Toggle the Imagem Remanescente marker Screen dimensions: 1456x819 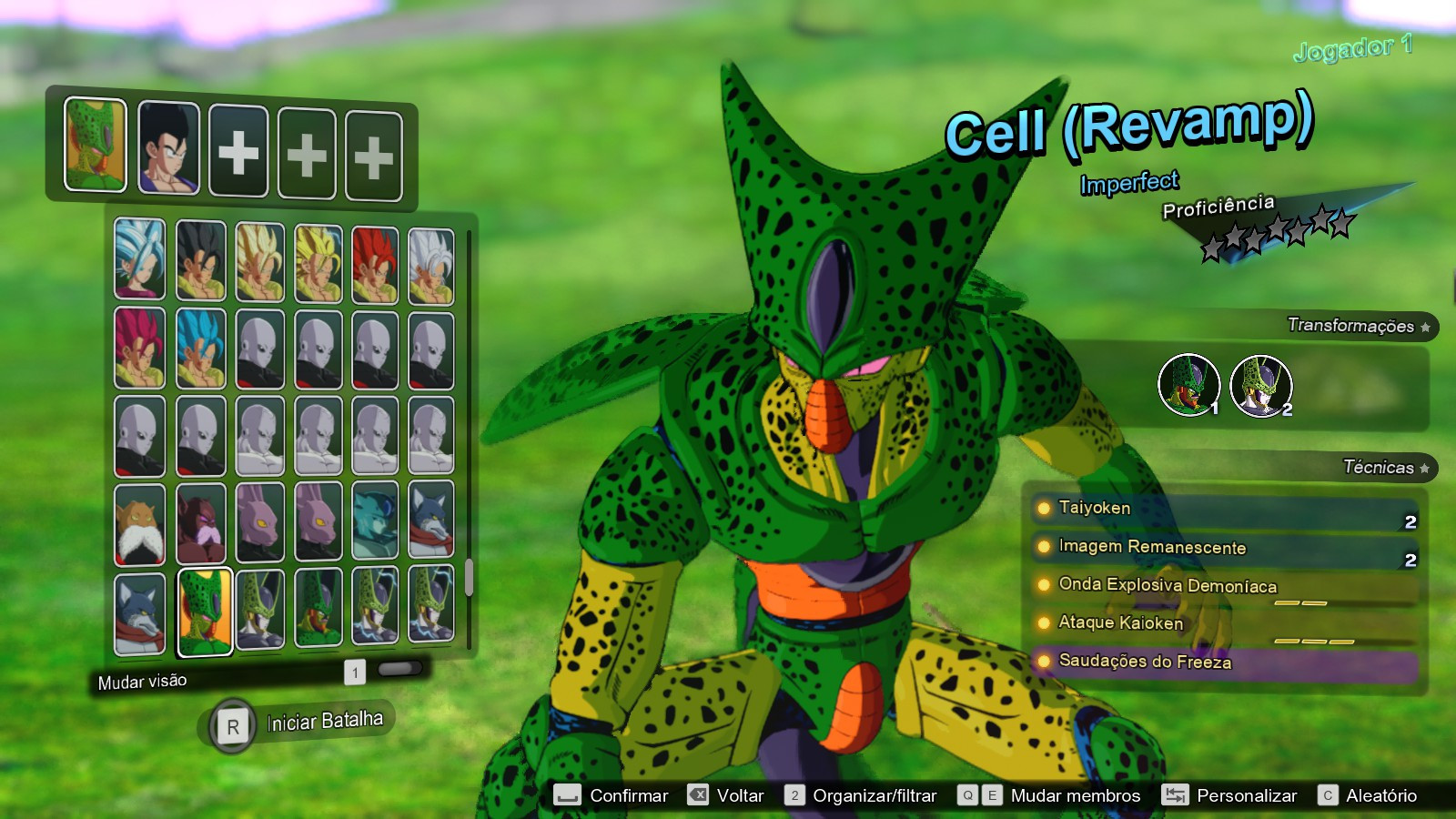click(1043, 548)
